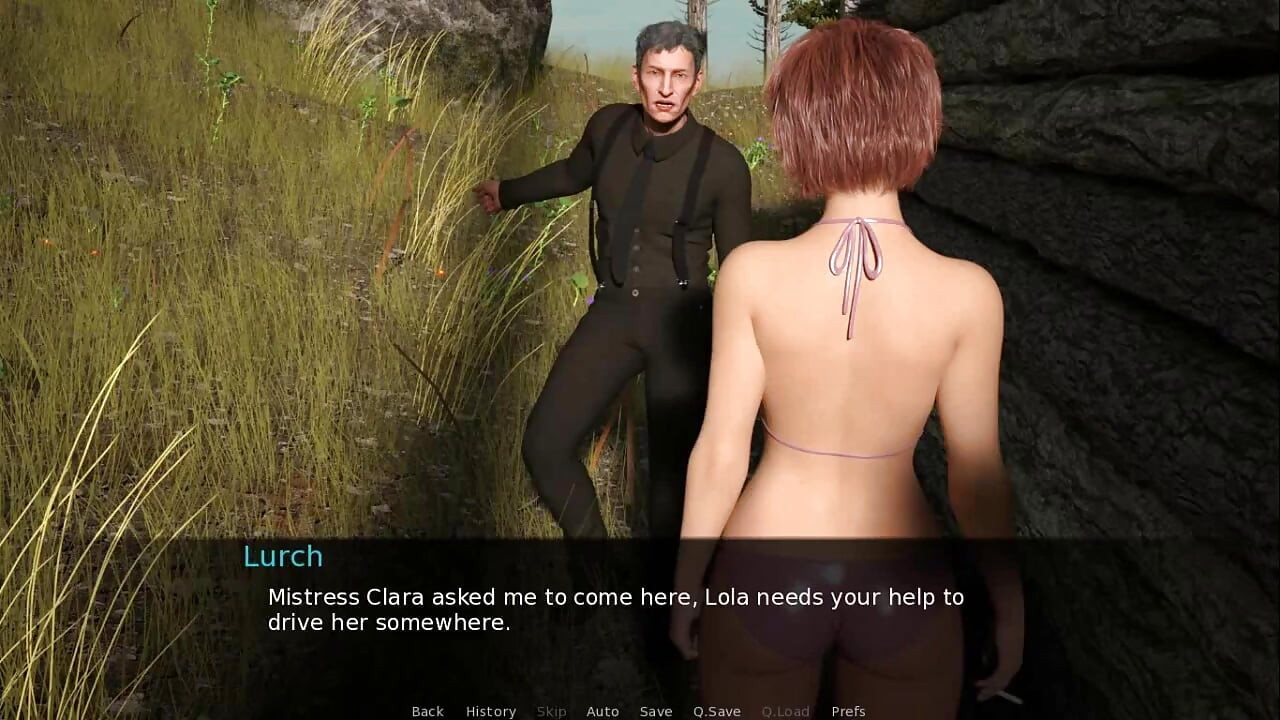The width and height of the screenshot is (1280, 720).
Task: Perform a Q.Save quick save
Action: (x=716, y=711)
